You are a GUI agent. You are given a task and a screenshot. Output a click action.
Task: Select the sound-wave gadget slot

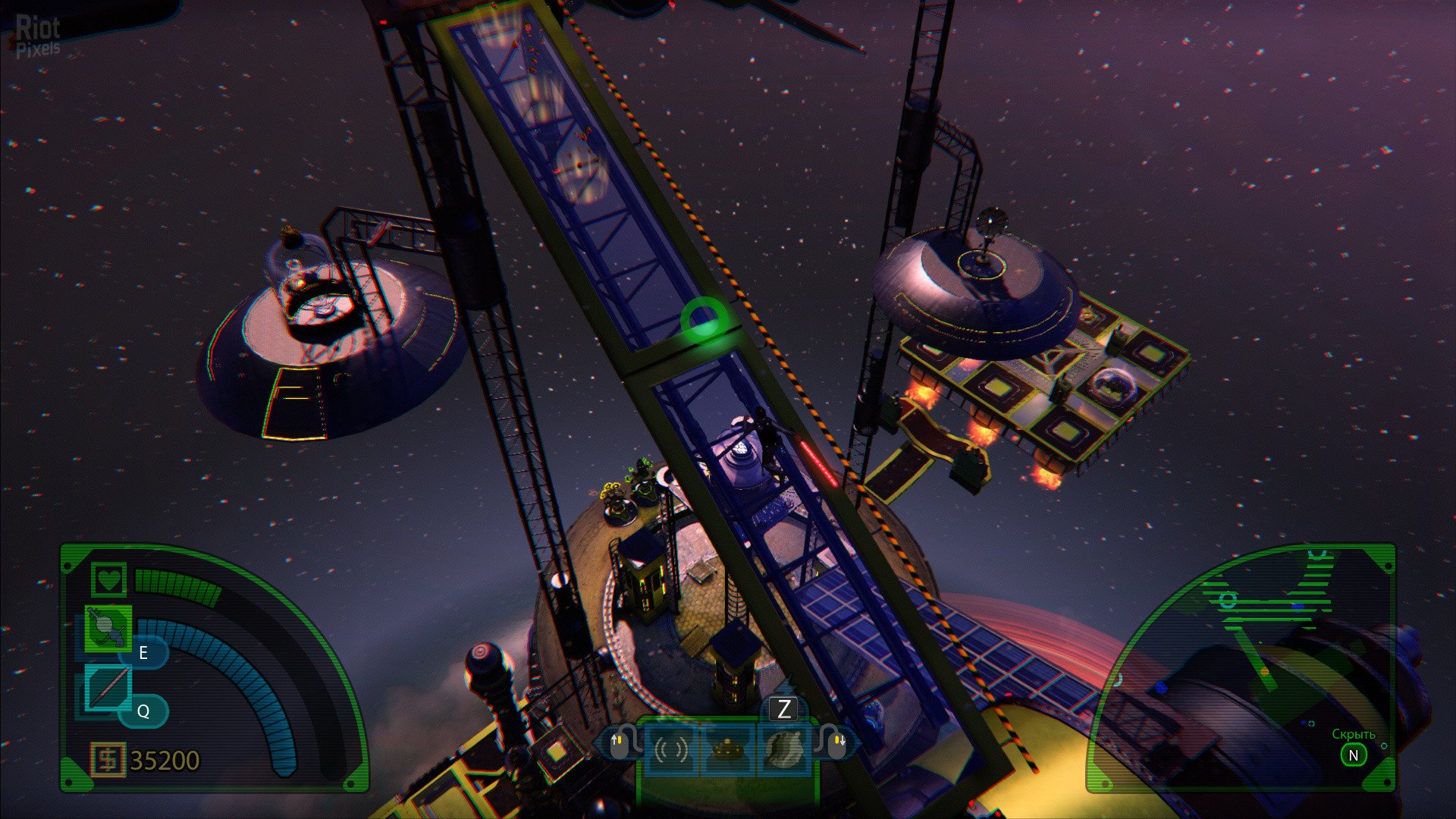[671, 749]
